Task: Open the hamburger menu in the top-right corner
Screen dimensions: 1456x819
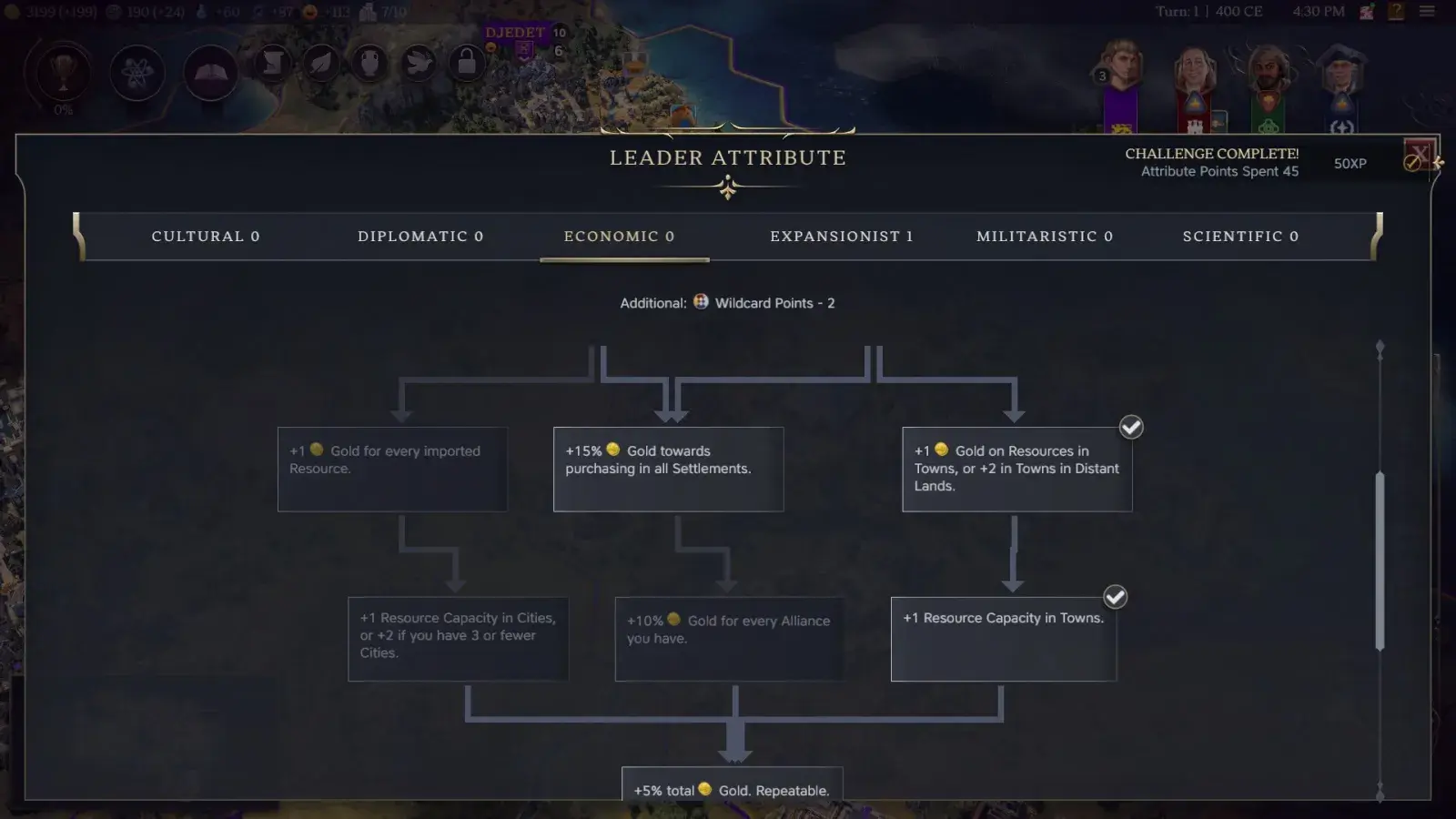Action: click(1426, 11)
